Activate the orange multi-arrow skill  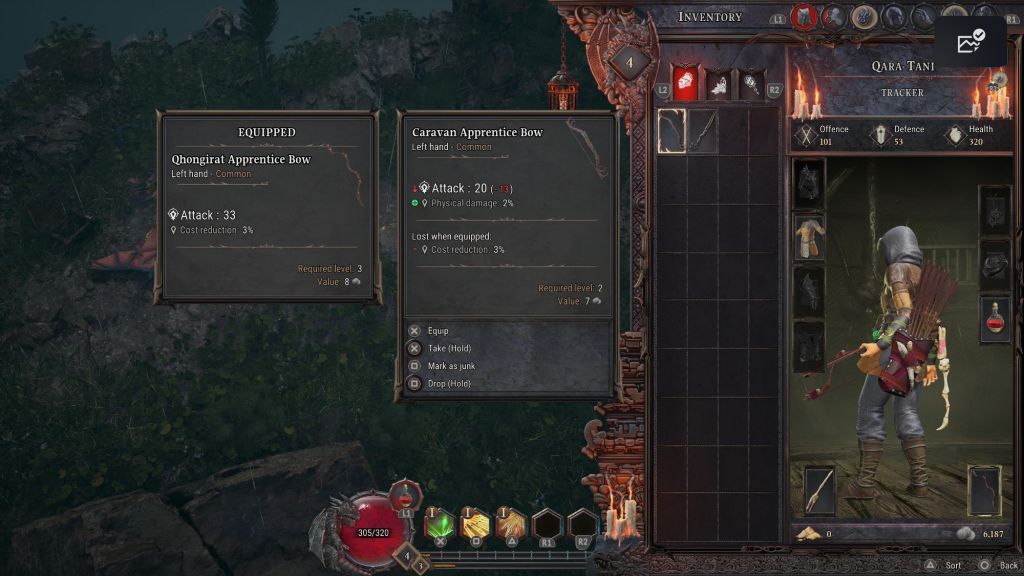tap(511, 524)
